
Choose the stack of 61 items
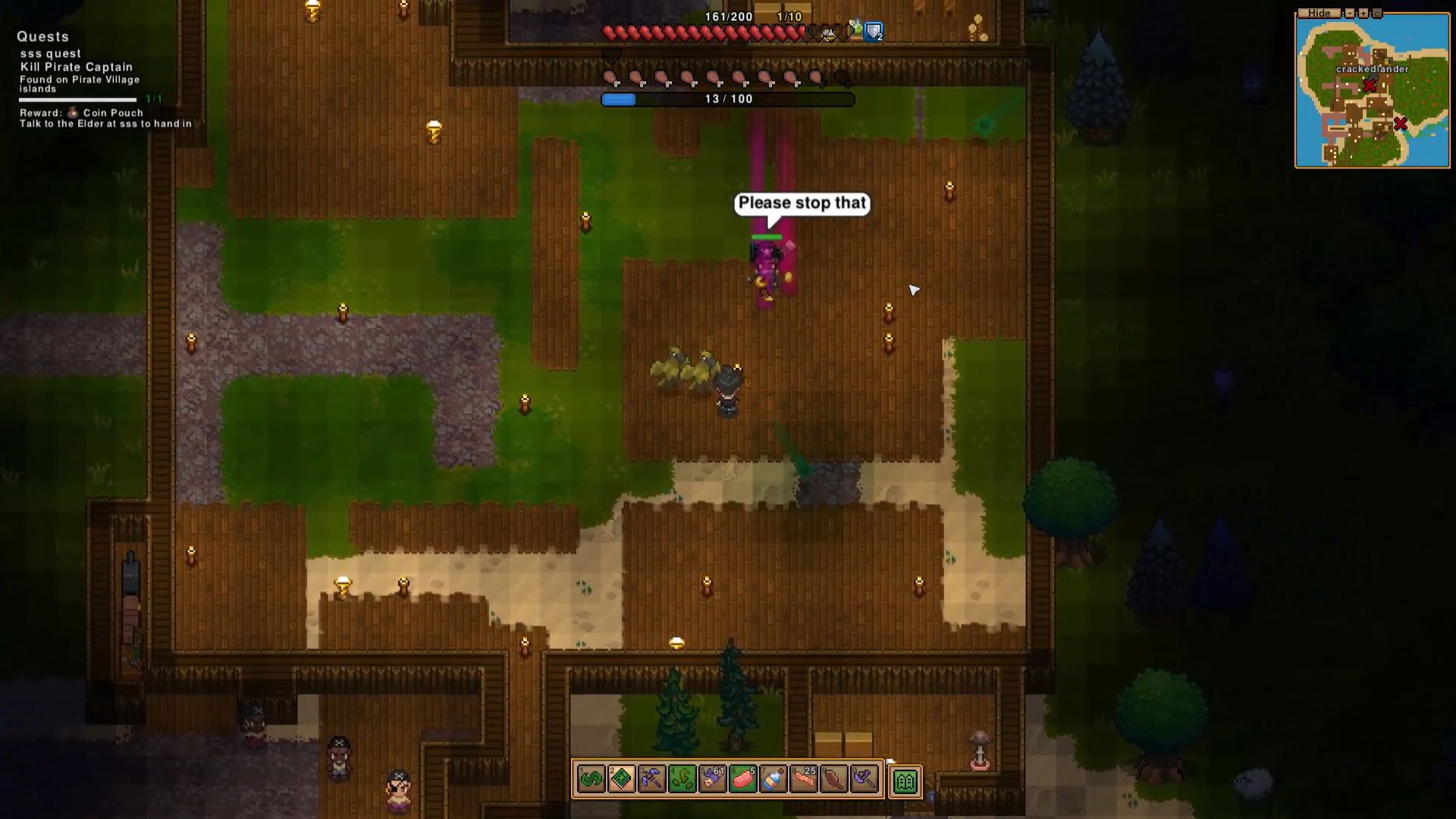713,779
